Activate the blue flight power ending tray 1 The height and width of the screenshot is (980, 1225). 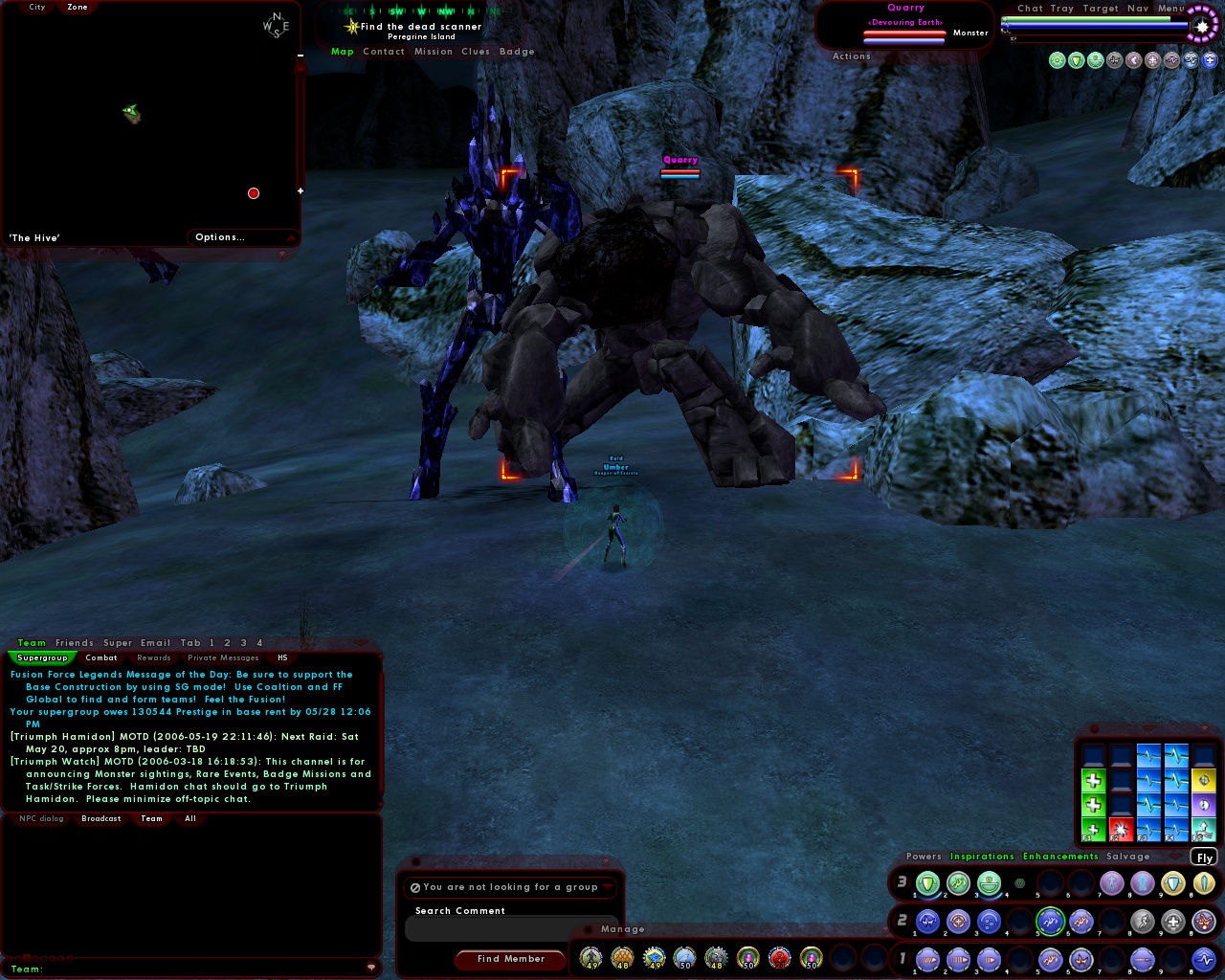tap(1205, 959)
